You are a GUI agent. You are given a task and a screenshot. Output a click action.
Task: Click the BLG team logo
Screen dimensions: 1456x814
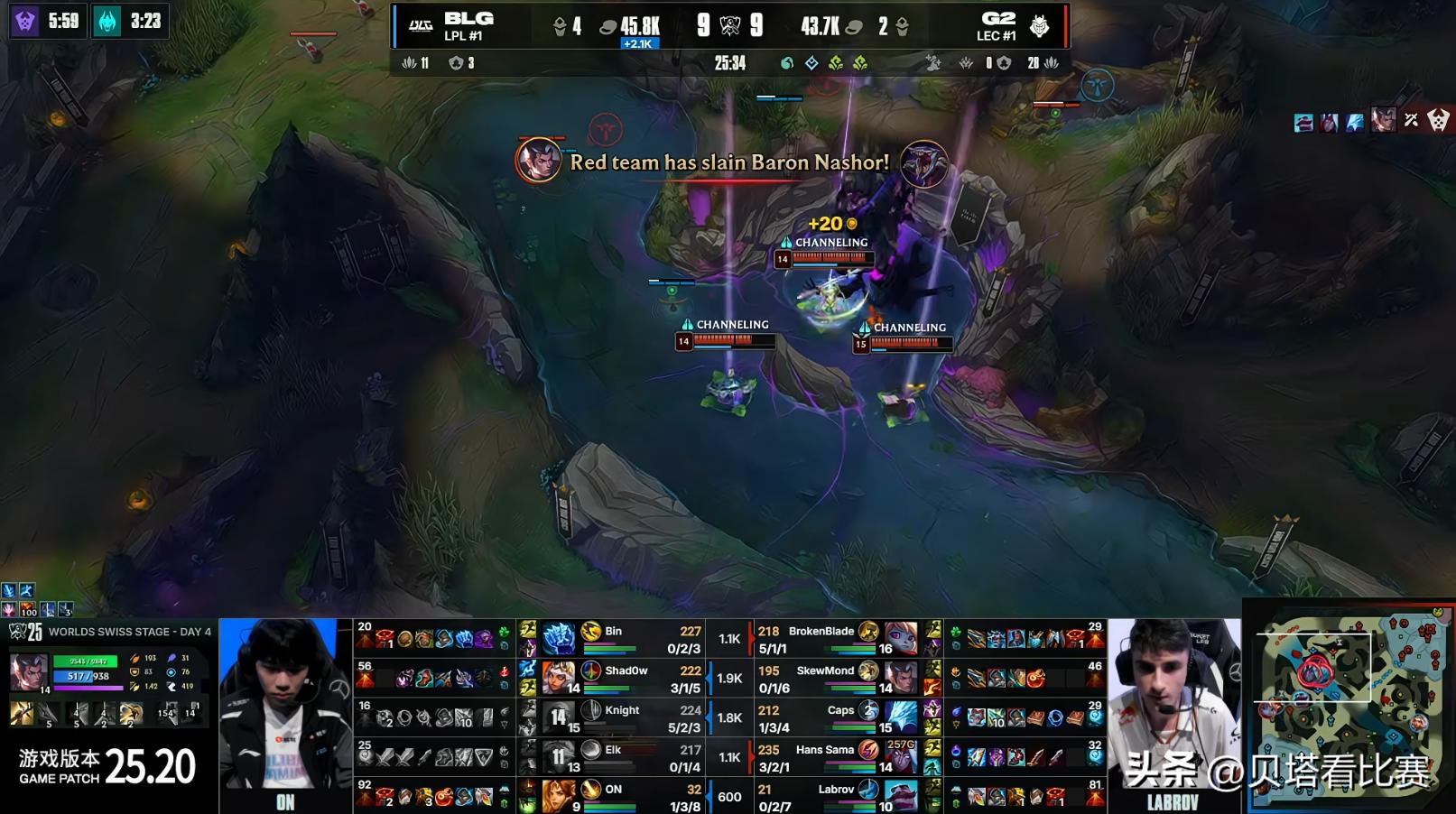coord(421,25)
